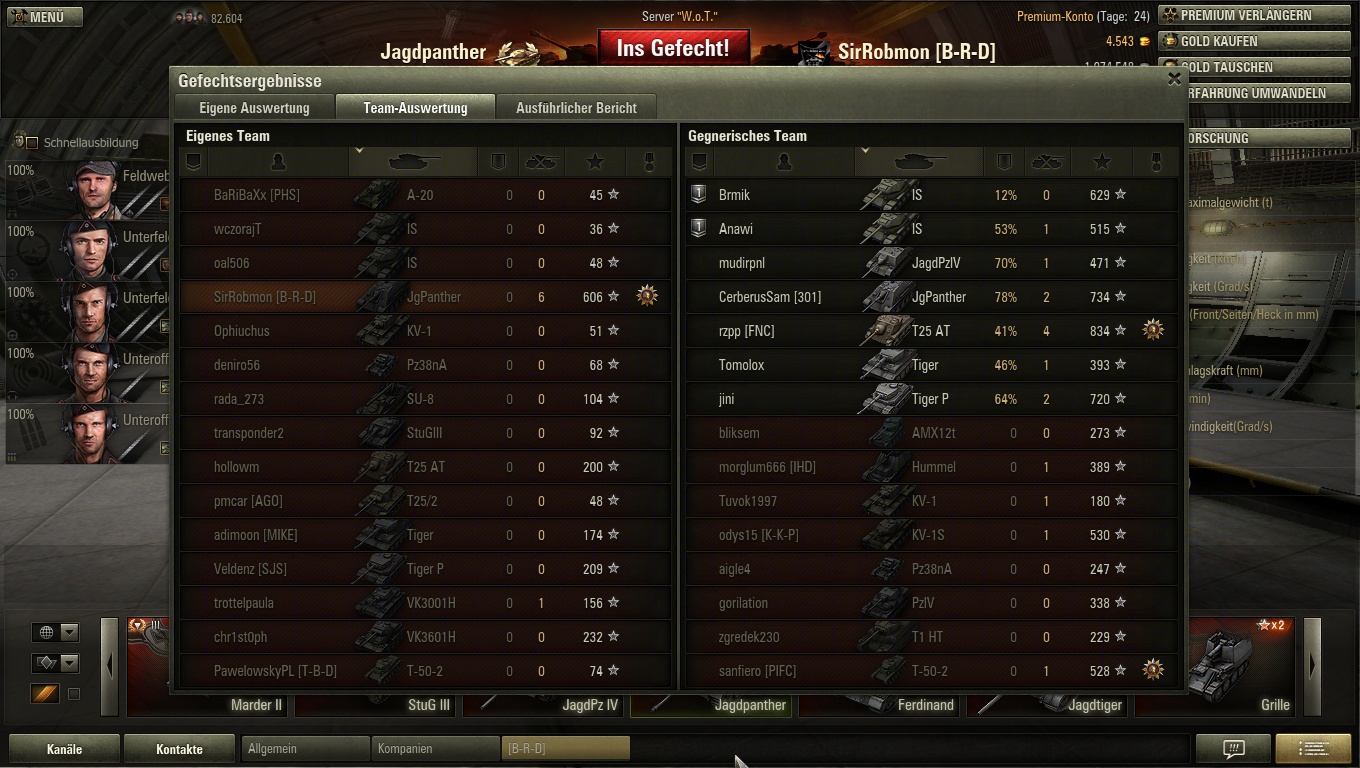
Task: Select the Kompanien chat tab
Action: (x=435, y=748)
